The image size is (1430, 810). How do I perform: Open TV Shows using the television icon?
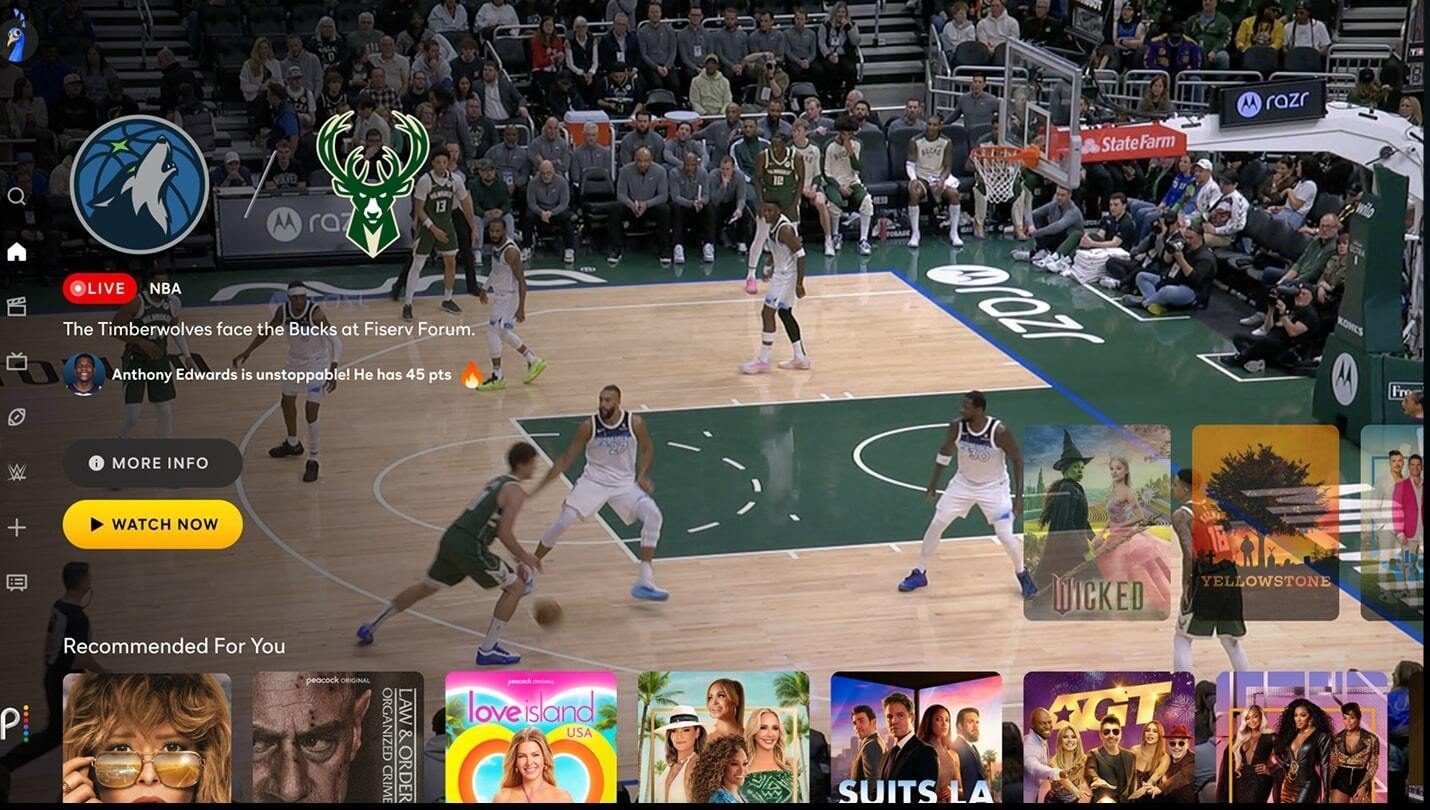pyautogui.click(x=16, y=362)
